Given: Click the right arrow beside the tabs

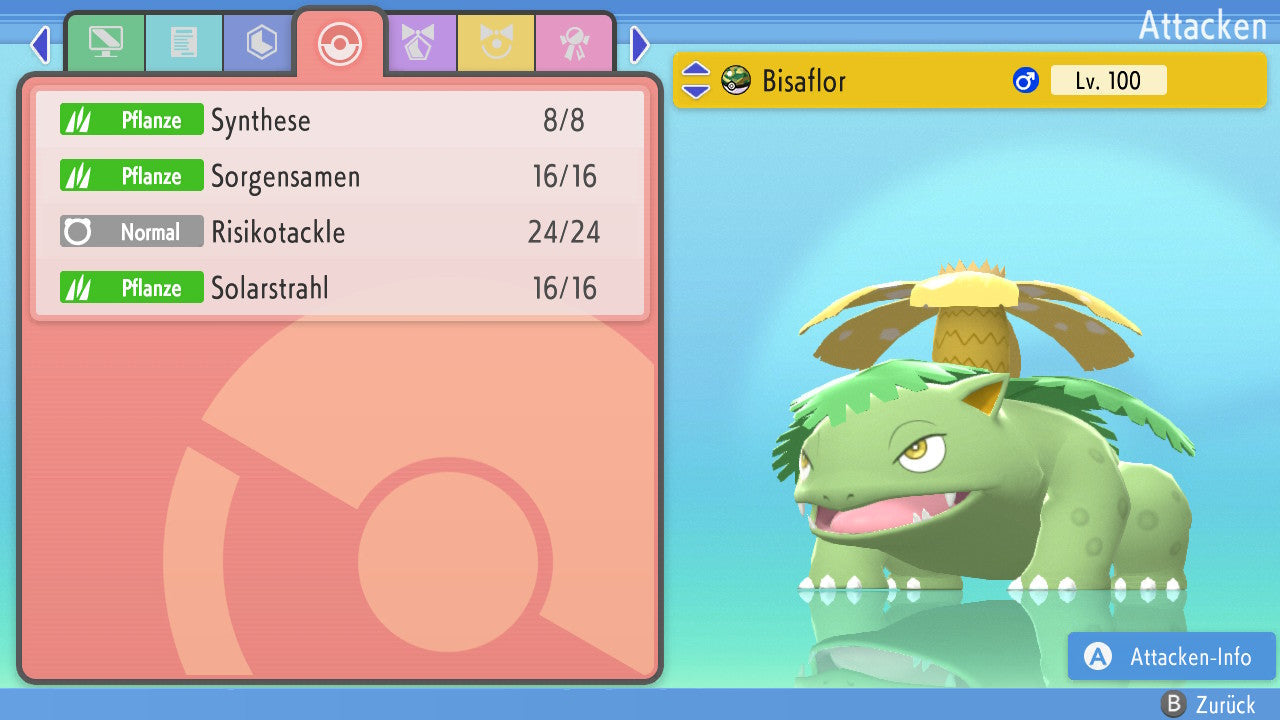Looking at the screenshot, I should [x=640, y=44].
